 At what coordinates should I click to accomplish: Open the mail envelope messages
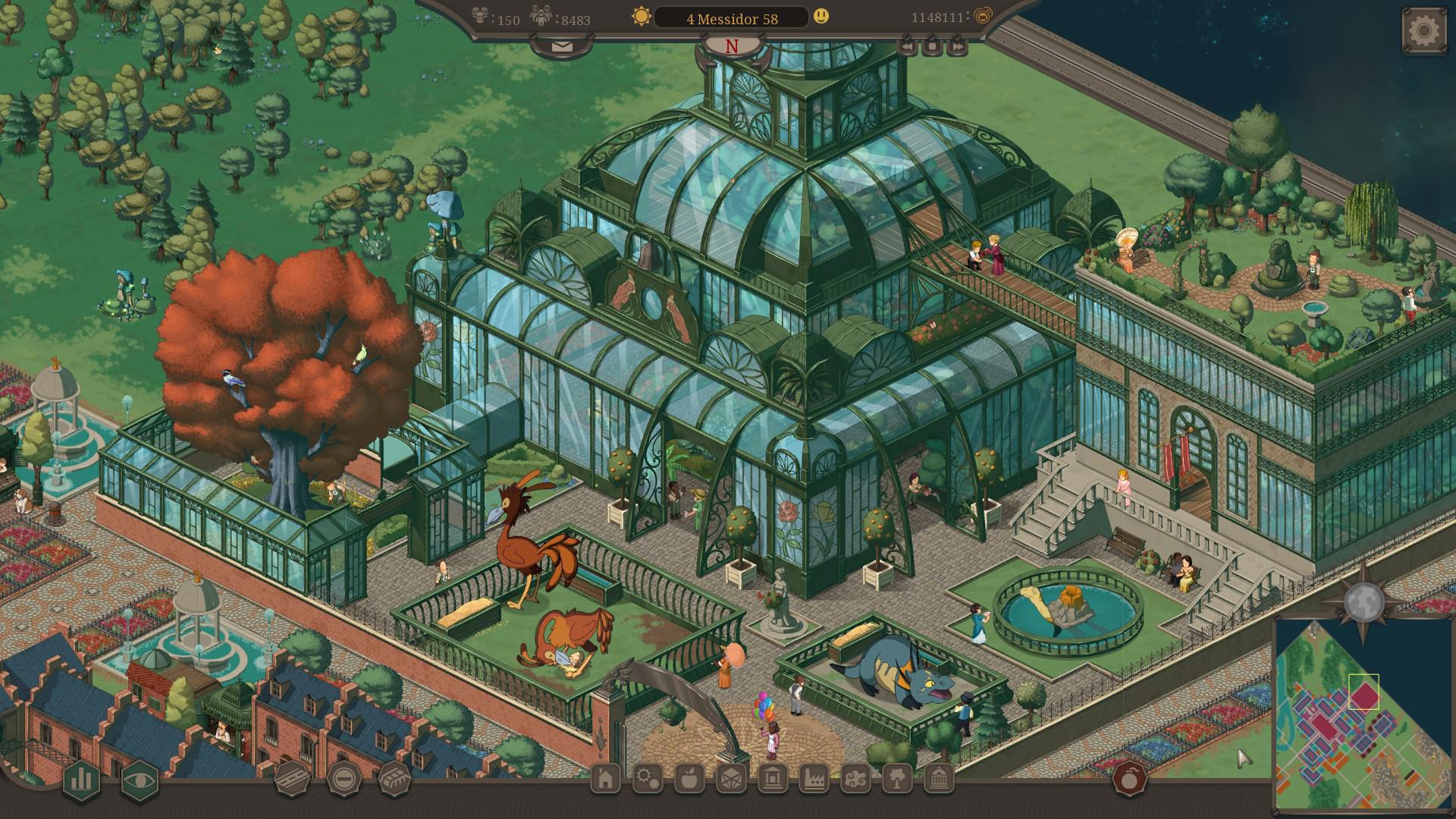(x=562, y=46)
